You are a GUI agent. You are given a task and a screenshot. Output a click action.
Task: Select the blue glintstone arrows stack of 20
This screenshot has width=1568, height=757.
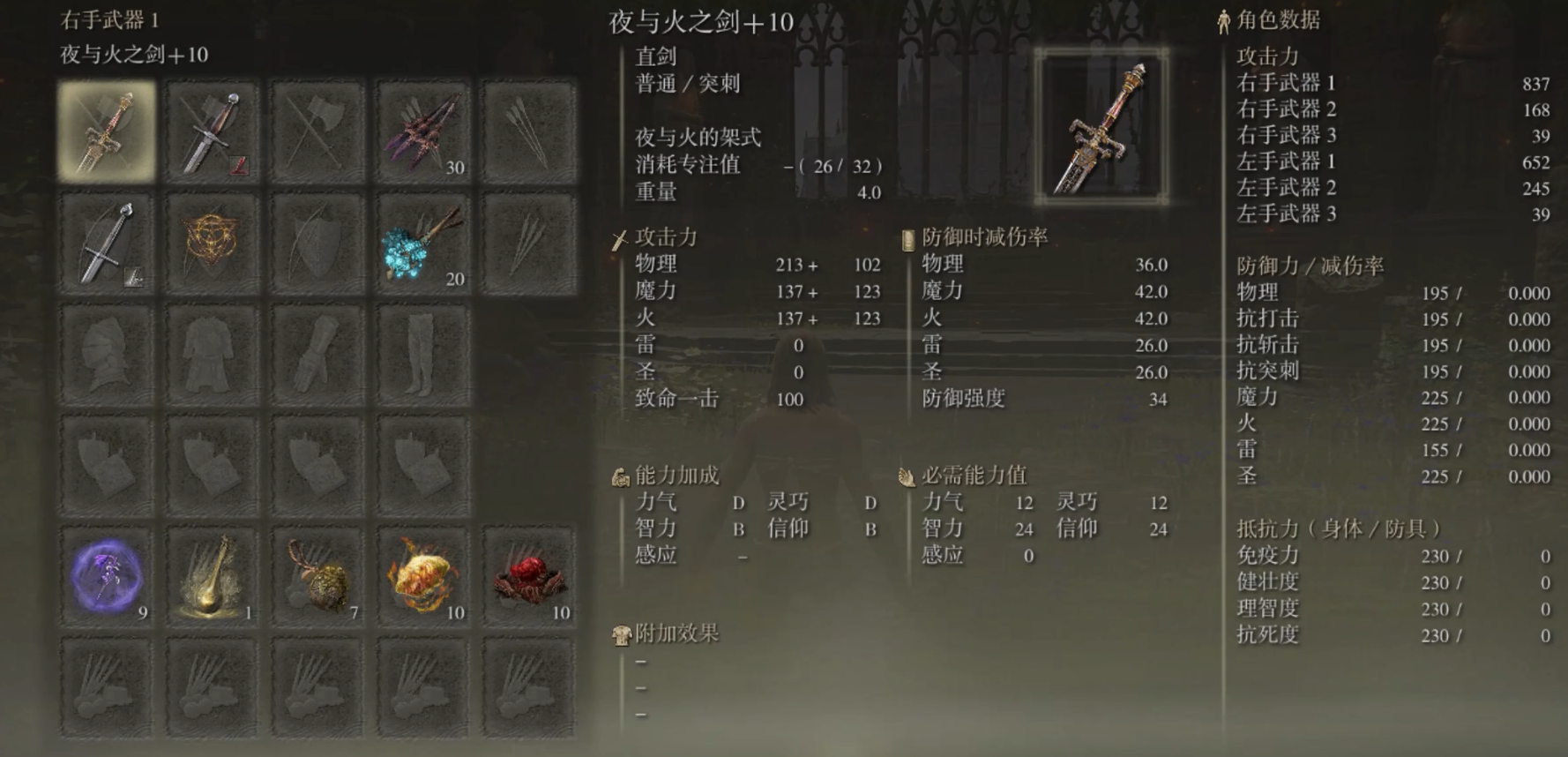422,243
